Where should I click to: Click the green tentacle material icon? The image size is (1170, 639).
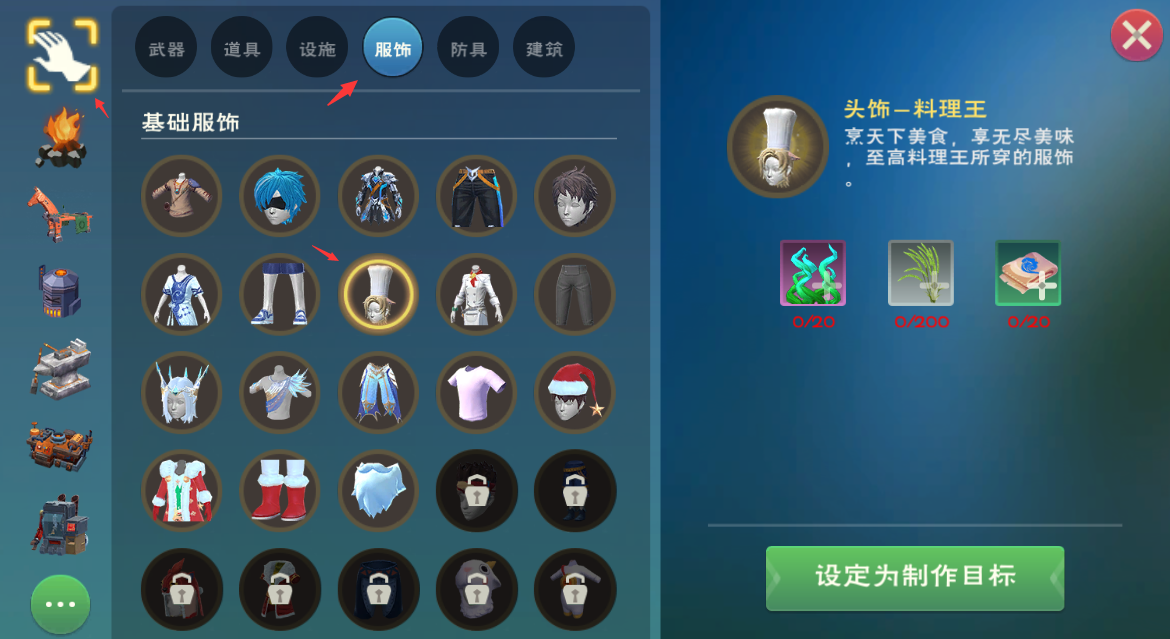tap(813, 273)
